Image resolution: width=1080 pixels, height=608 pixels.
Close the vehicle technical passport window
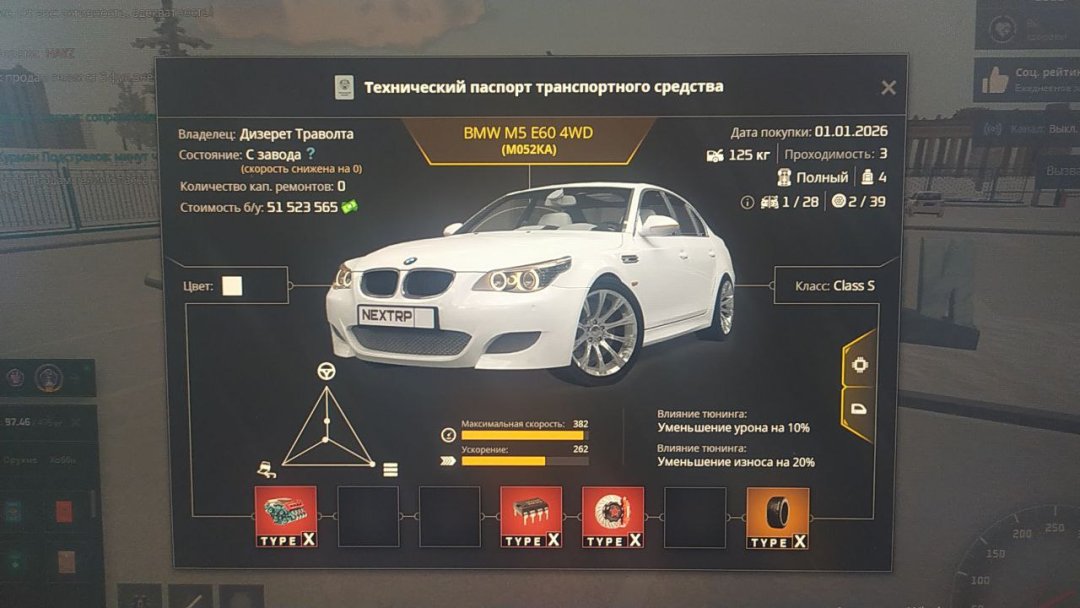888,88
